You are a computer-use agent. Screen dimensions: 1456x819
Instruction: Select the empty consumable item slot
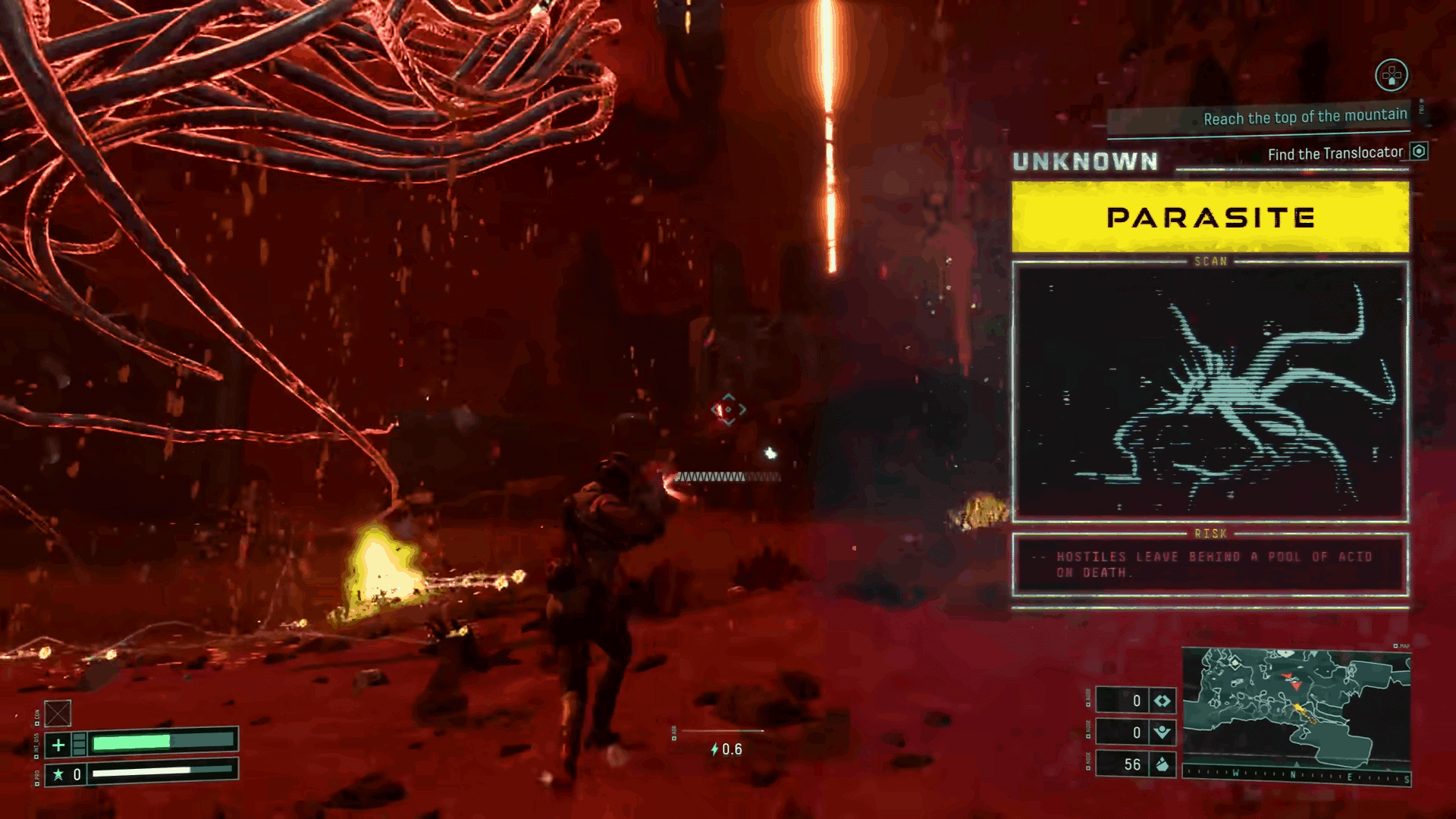pyautogui.click(x=58, y=713)
